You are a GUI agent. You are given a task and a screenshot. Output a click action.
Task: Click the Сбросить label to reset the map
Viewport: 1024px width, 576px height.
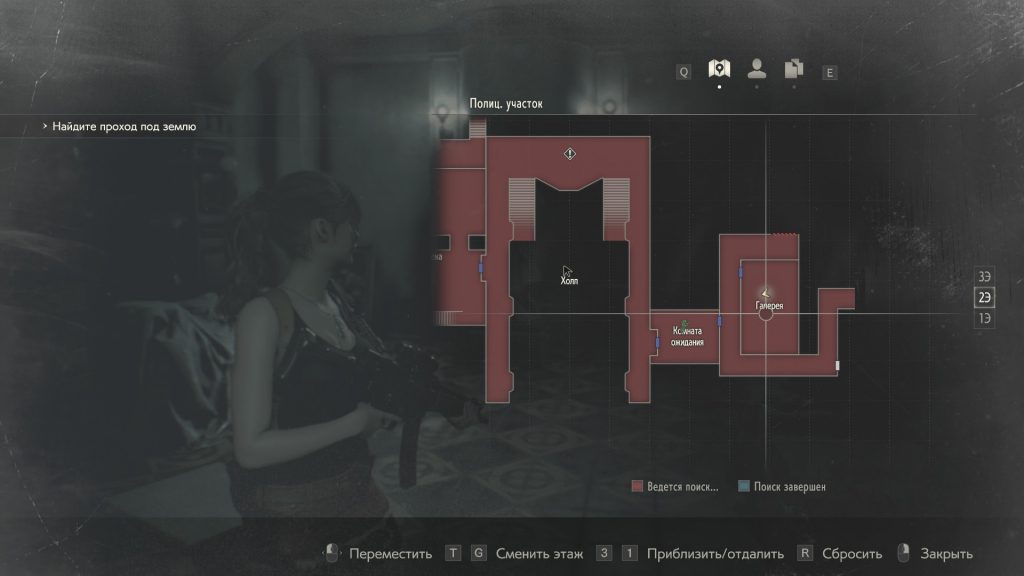click(x=852, y=554)
